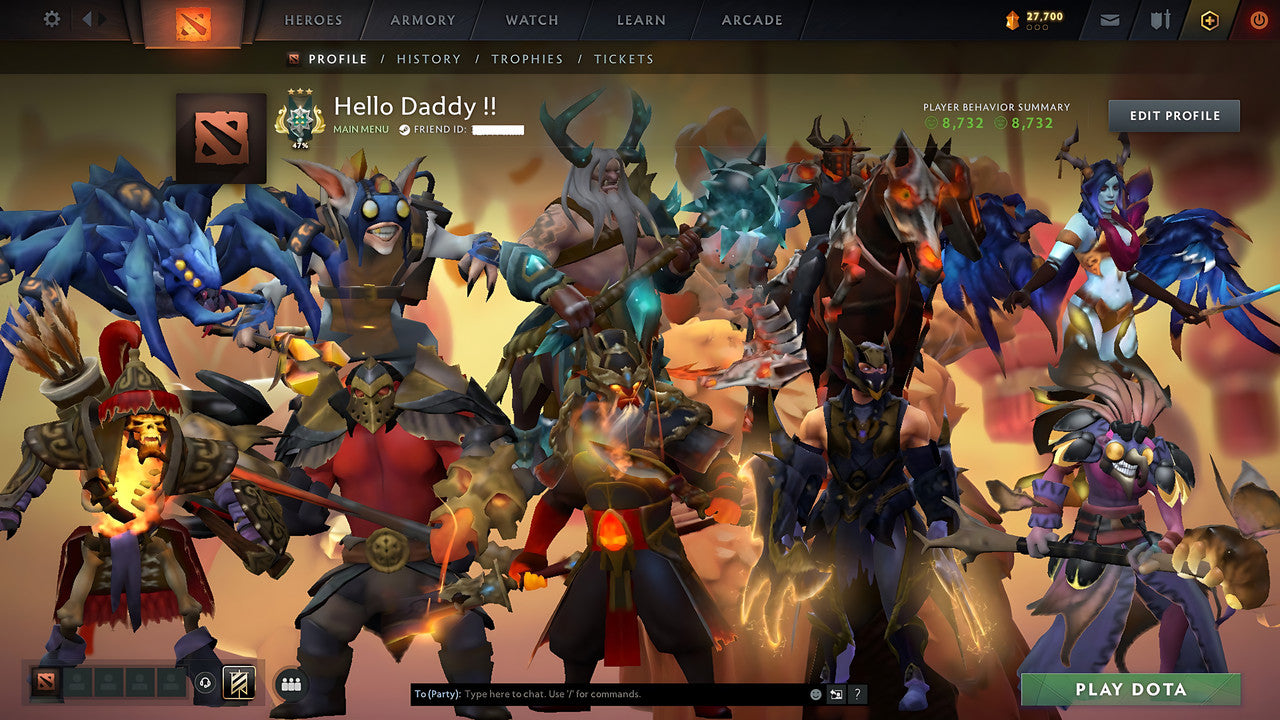Viewport: 1280px width, 720px height.
Task: Click the 47% level progress badge
Action: [x=298, y=122]
